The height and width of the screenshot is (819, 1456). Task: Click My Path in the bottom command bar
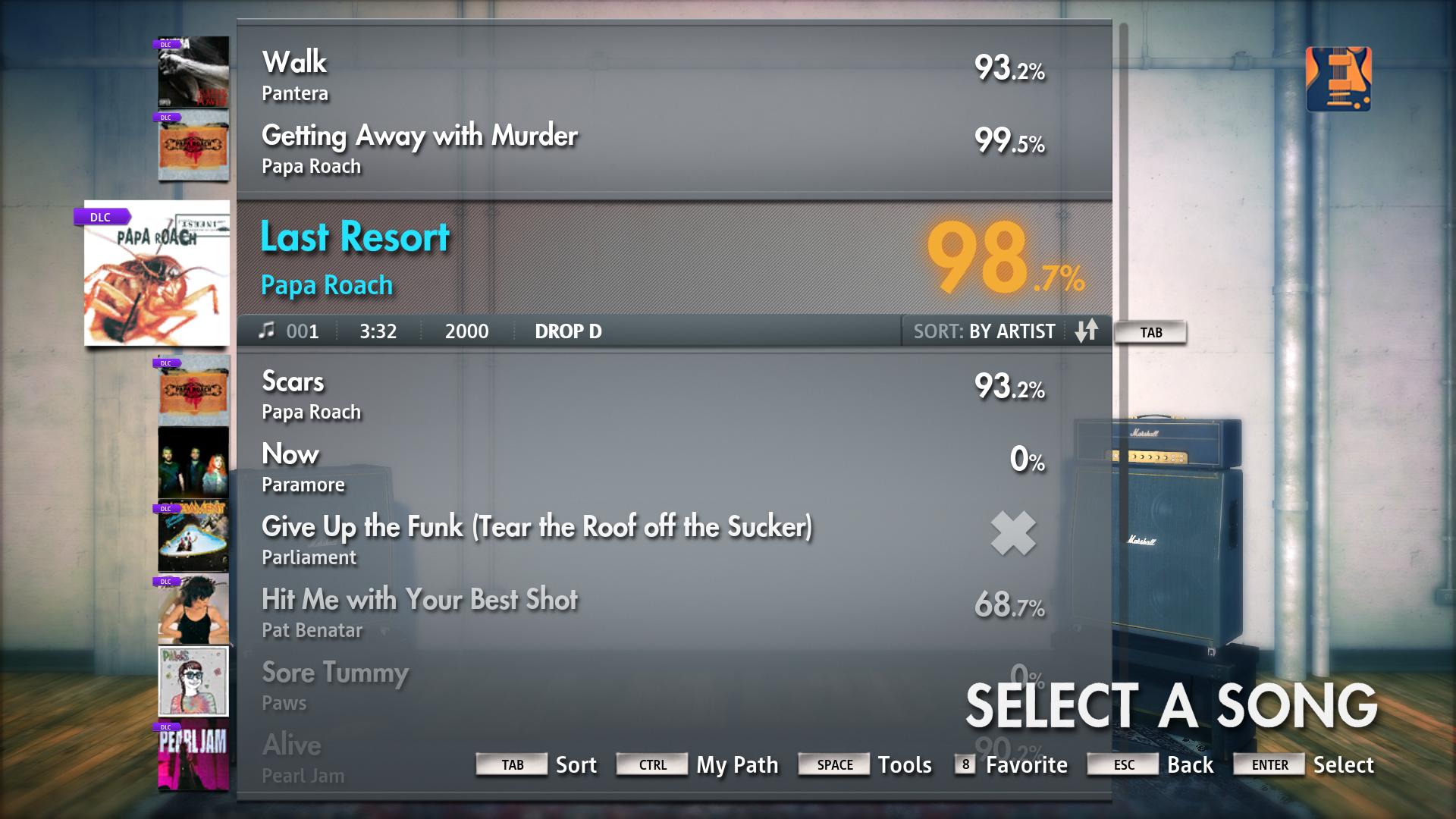pyautogui.click(x=736, y=765)
